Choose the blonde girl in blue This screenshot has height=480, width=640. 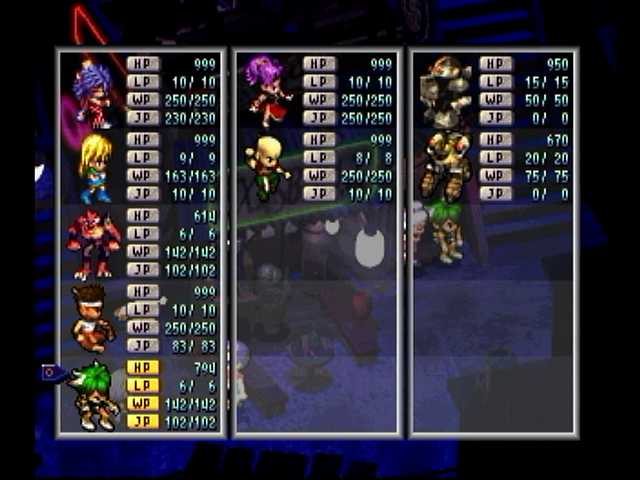coord(95,166)
